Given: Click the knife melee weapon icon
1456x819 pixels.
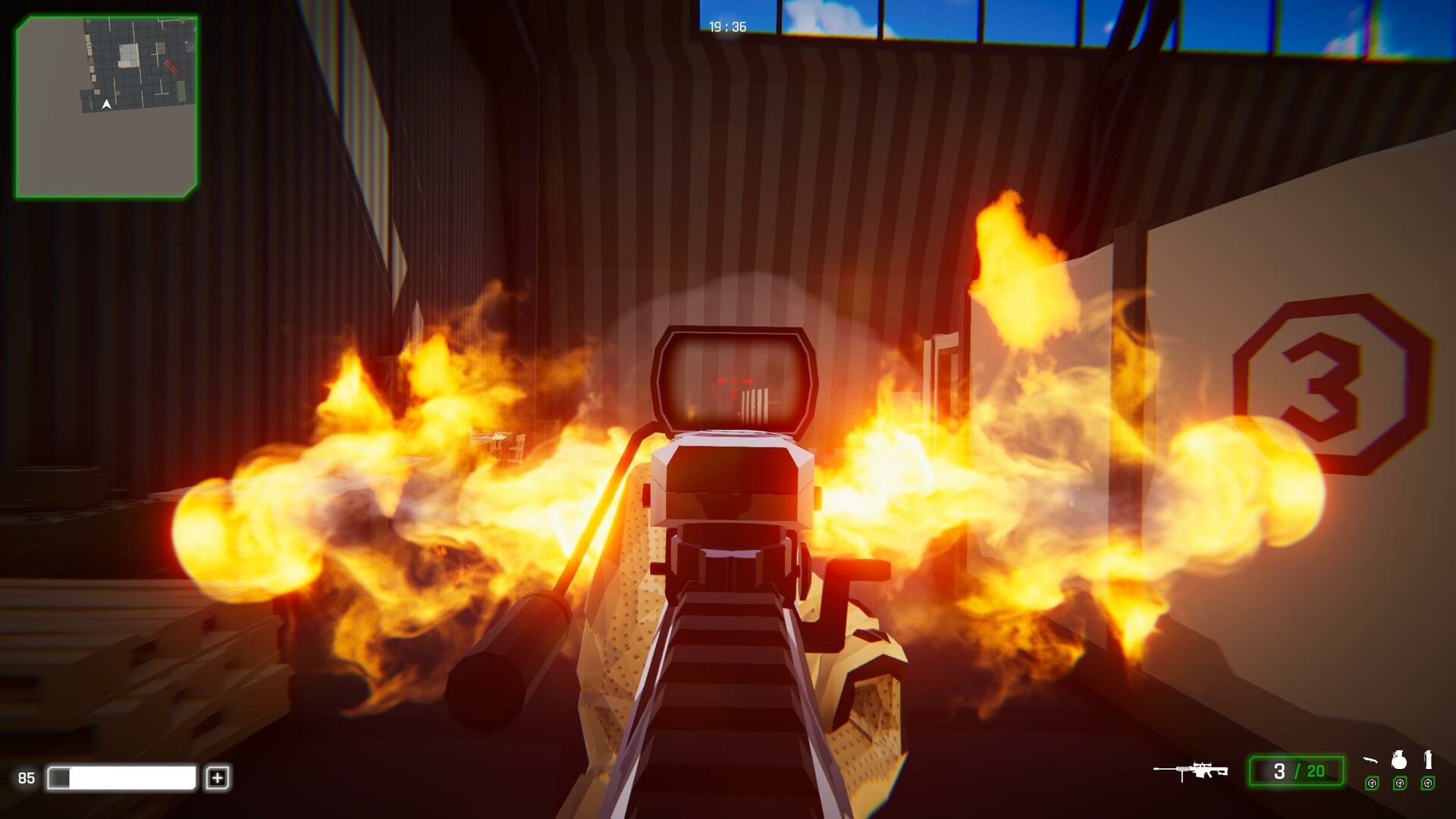Looking at the screenshot, I should click(1370, 761).
